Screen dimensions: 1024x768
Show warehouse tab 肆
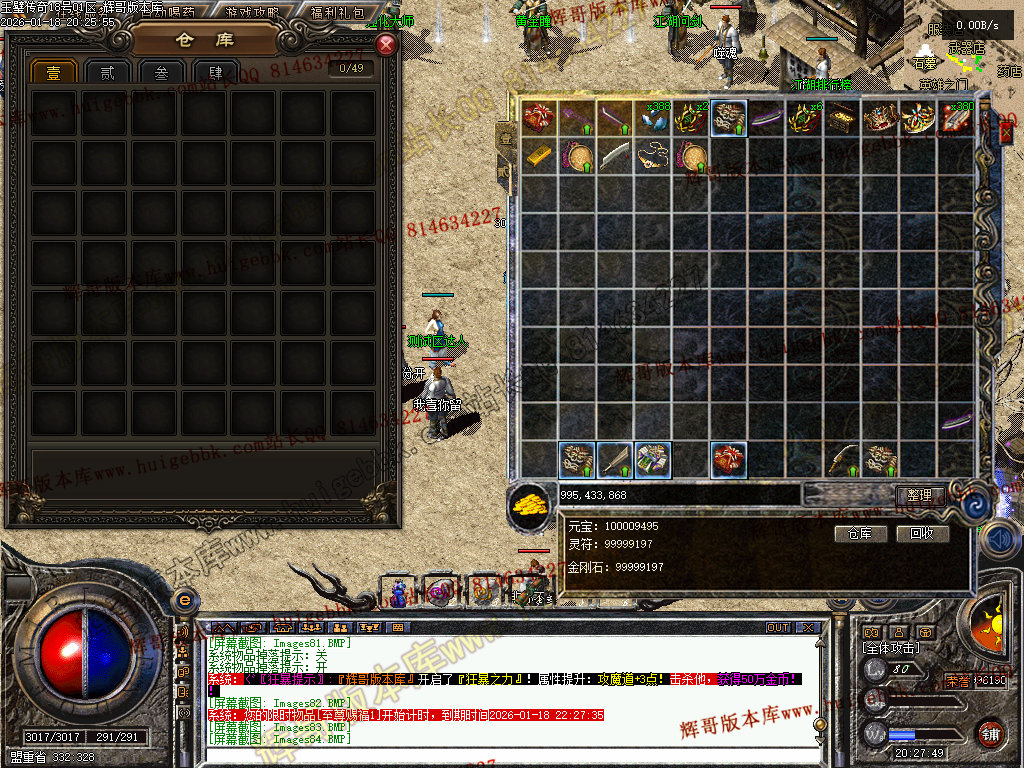pos(215,72)
